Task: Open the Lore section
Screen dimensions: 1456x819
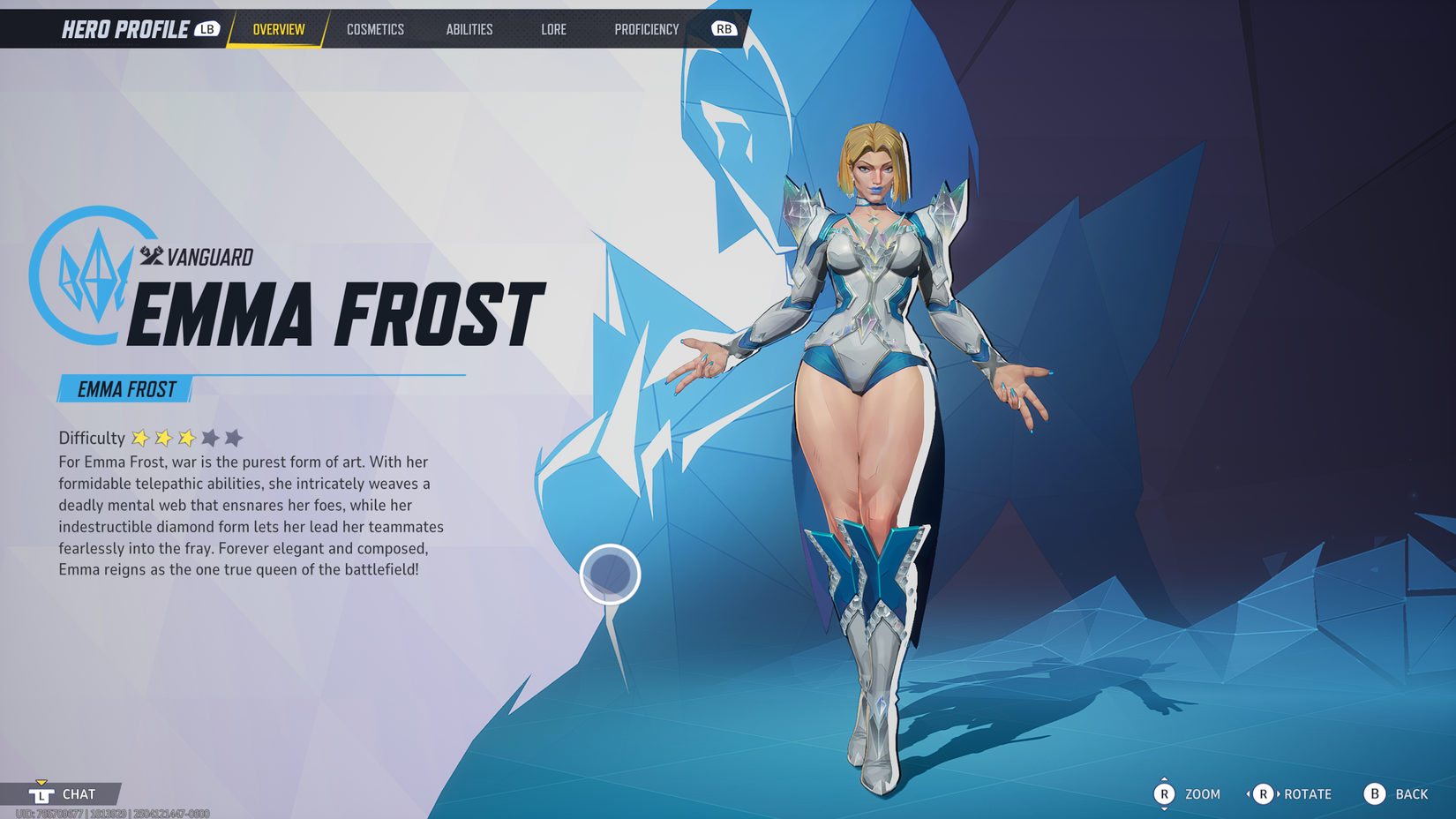Action: tap(554, 29)
